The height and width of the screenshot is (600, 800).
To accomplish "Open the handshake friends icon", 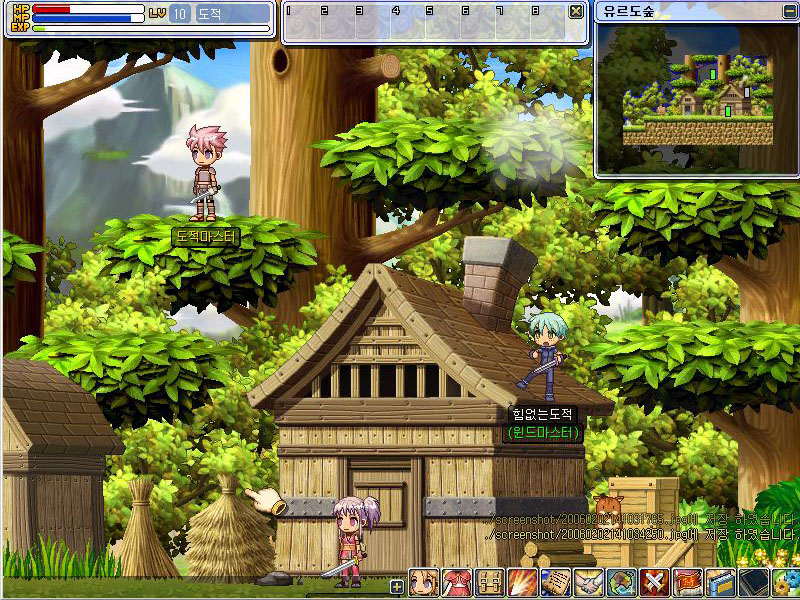I will point(588,582).
